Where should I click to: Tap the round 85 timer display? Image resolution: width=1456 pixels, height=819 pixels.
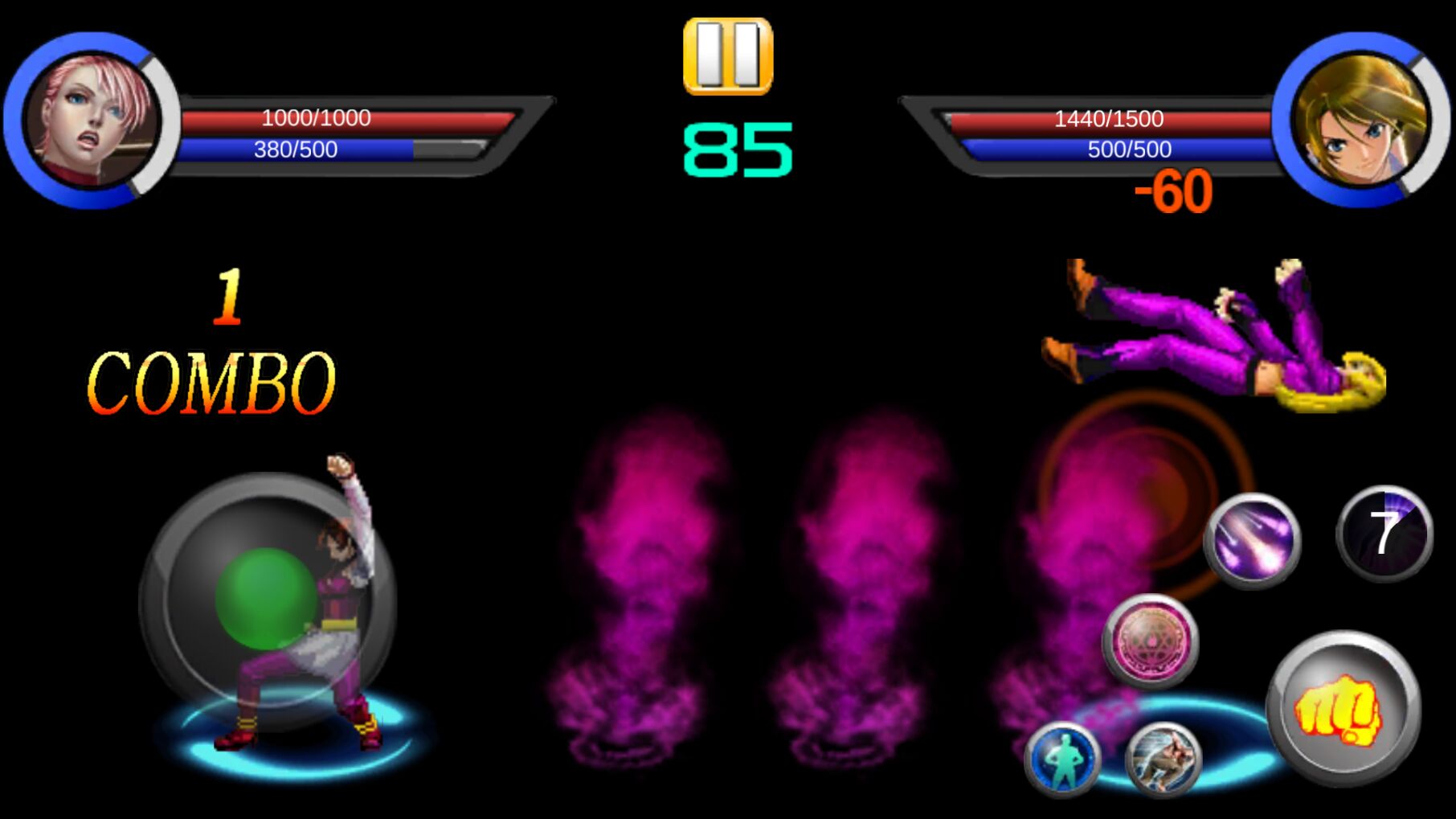click(737, 148)
